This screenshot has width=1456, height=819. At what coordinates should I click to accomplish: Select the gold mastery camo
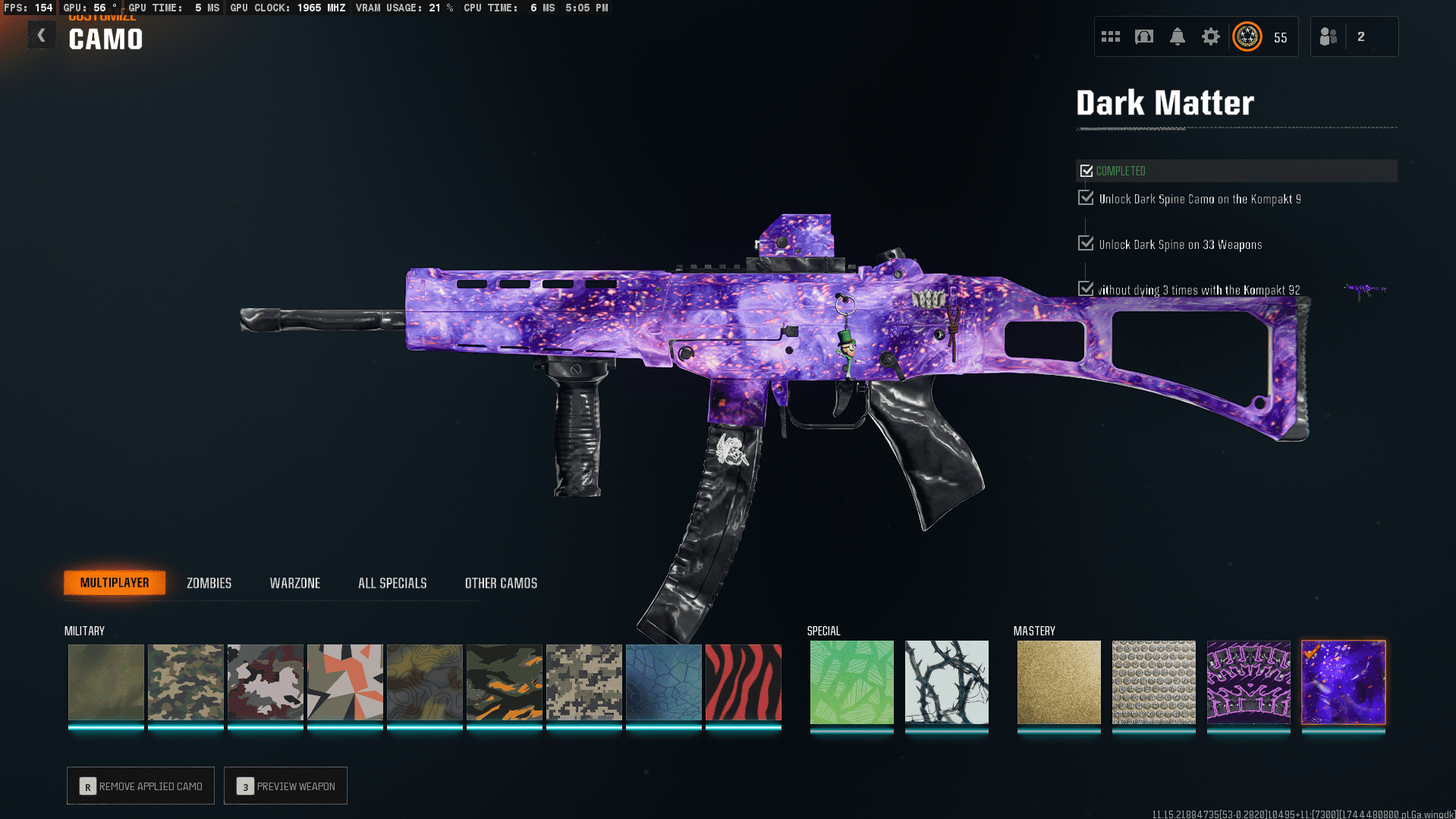click(x=1058, y=682)
